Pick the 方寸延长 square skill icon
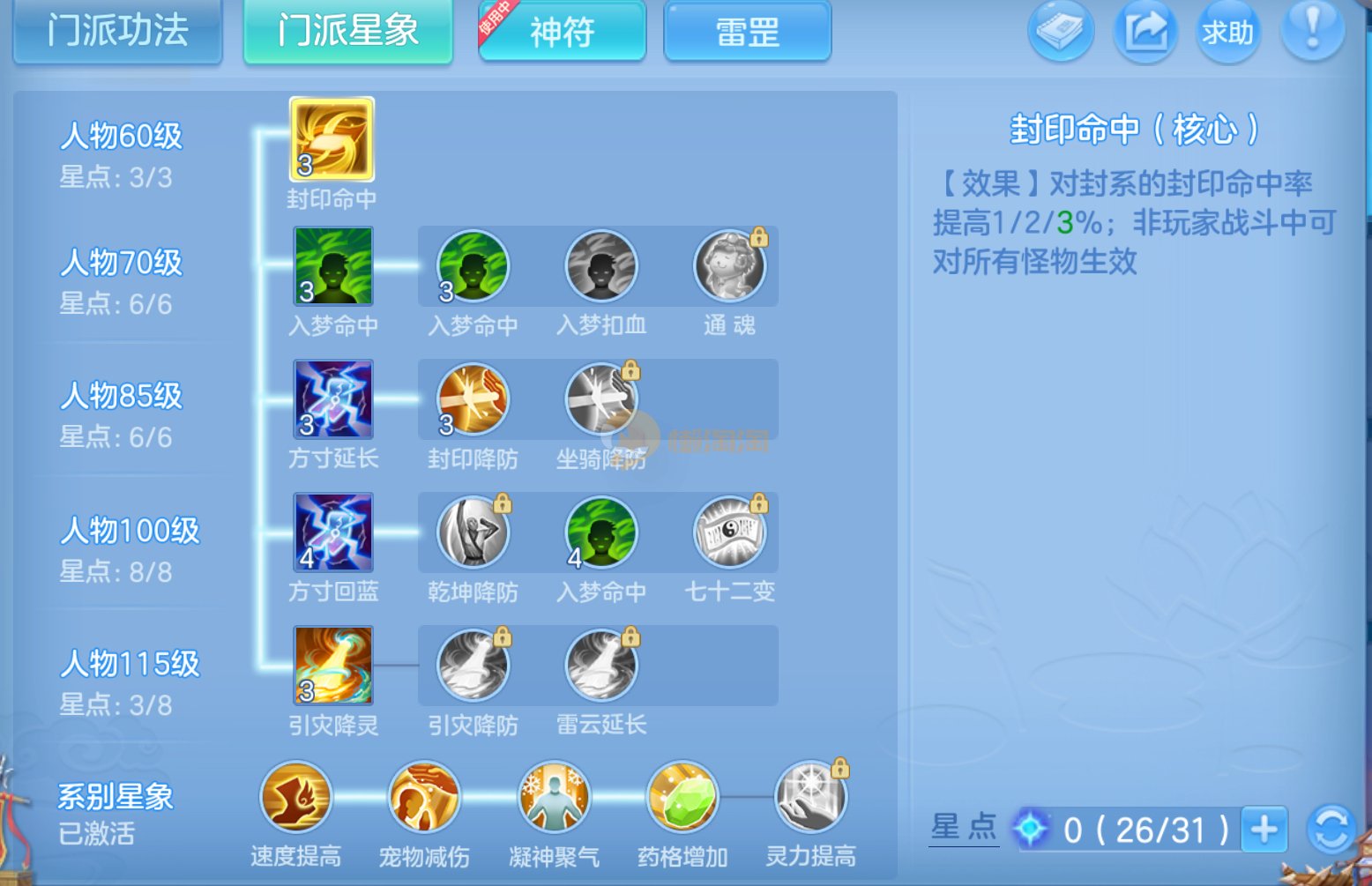 coord(333,399)
